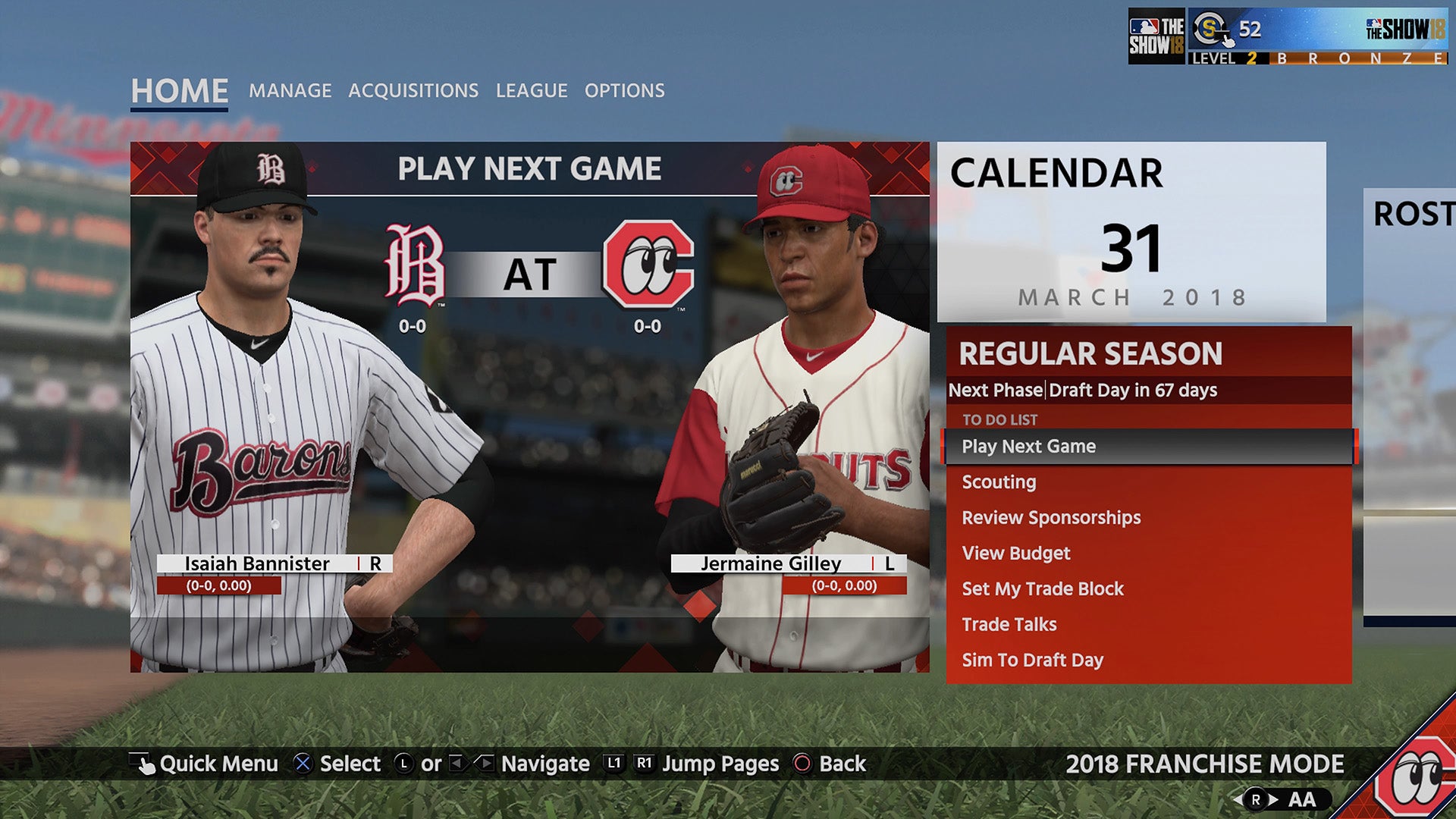Screen dimensions: 1456x819
Task: Switch to the HOME tab
Action: click(x=179, y=91)
